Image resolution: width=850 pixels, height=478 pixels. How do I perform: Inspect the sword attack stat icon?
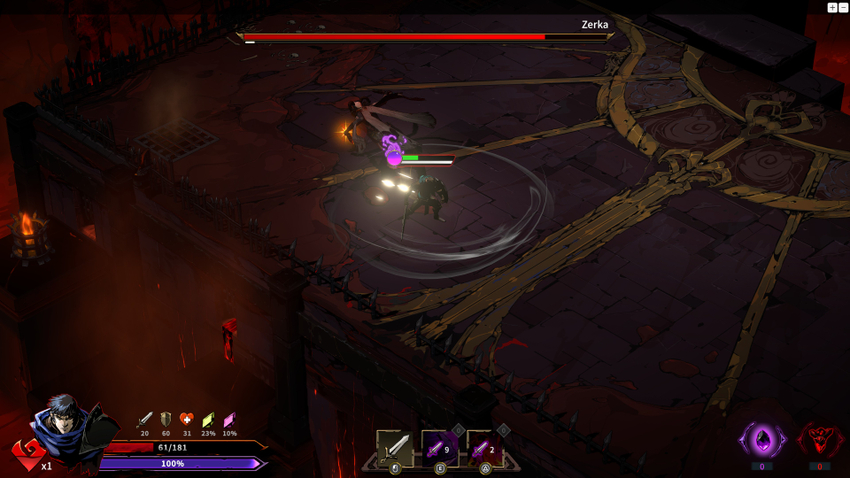click(x=145, y=420)
